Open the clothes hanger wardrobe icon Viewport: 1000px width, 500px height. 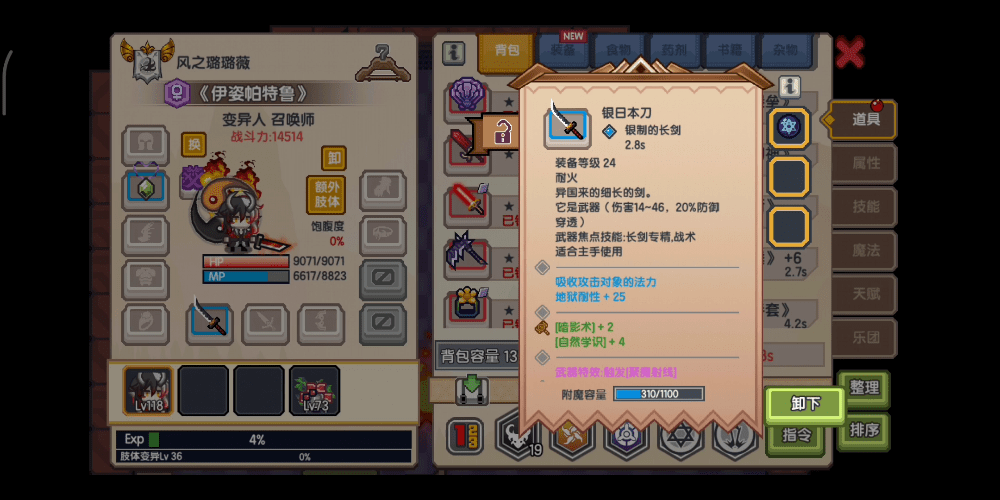click(384, 62)
